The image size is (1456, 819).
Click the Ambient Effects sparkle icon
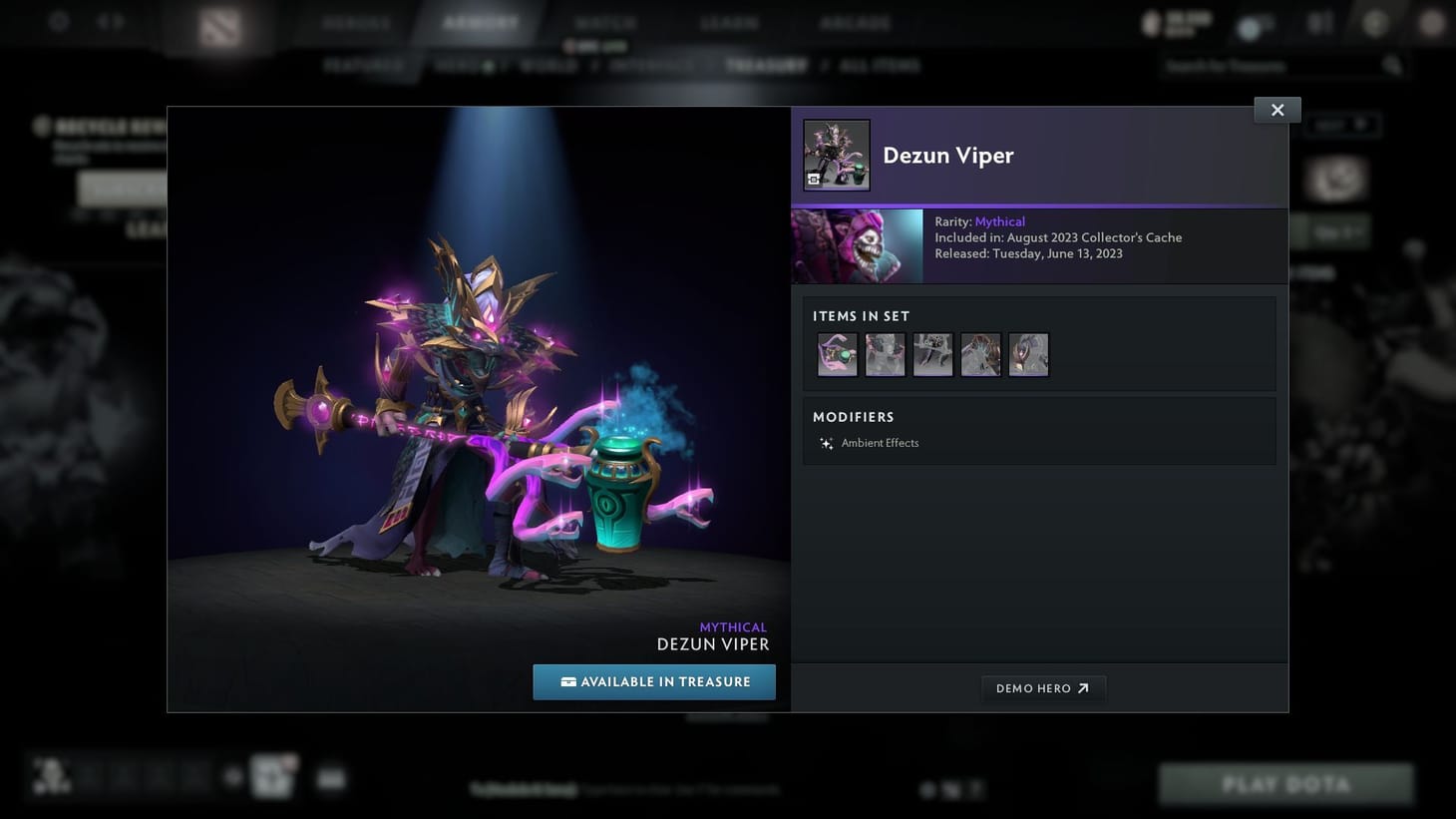pyautogui.click(x=826, y=443)
